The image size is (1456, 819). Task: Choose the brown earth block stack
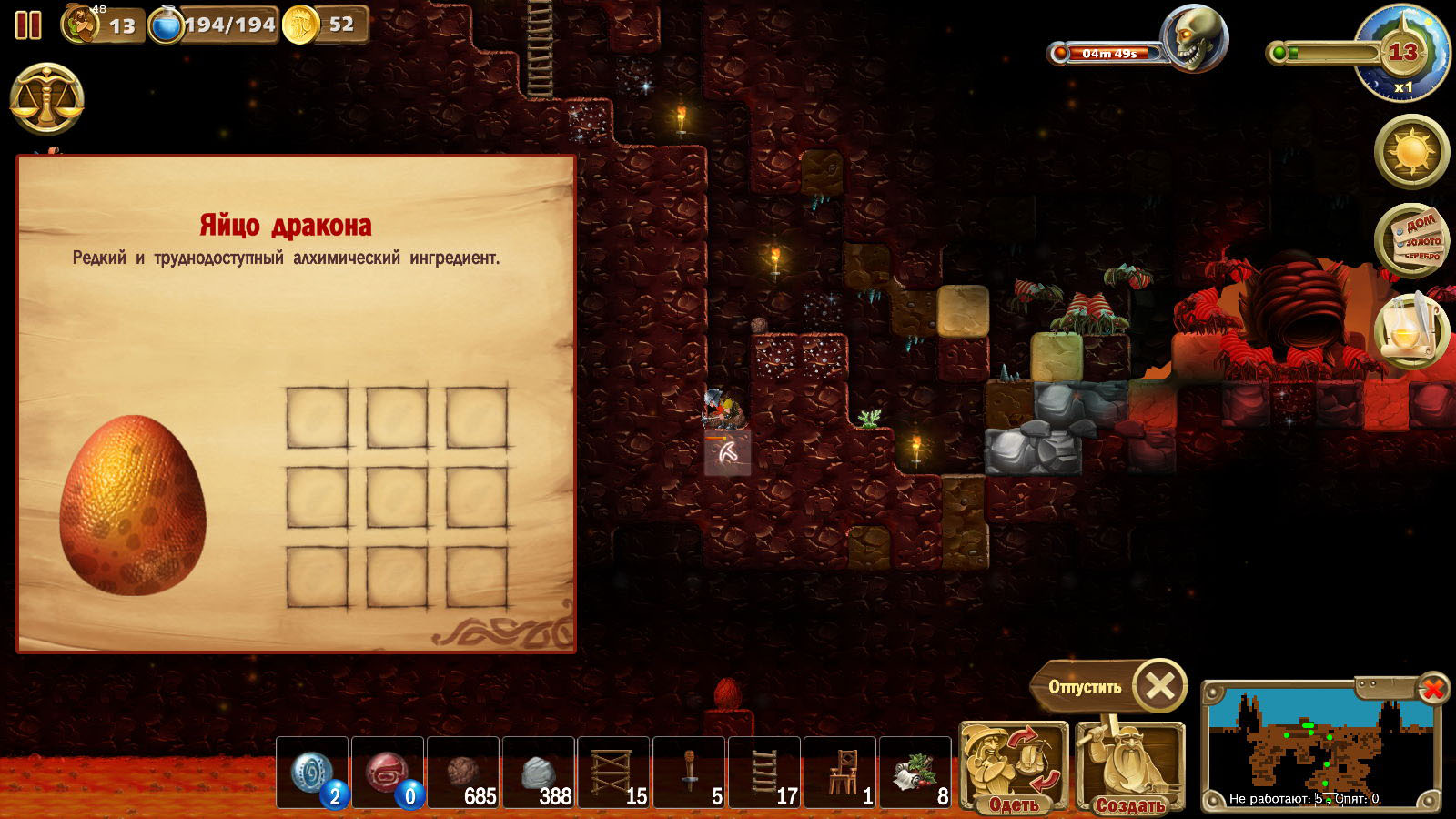(x=463, y=773)
